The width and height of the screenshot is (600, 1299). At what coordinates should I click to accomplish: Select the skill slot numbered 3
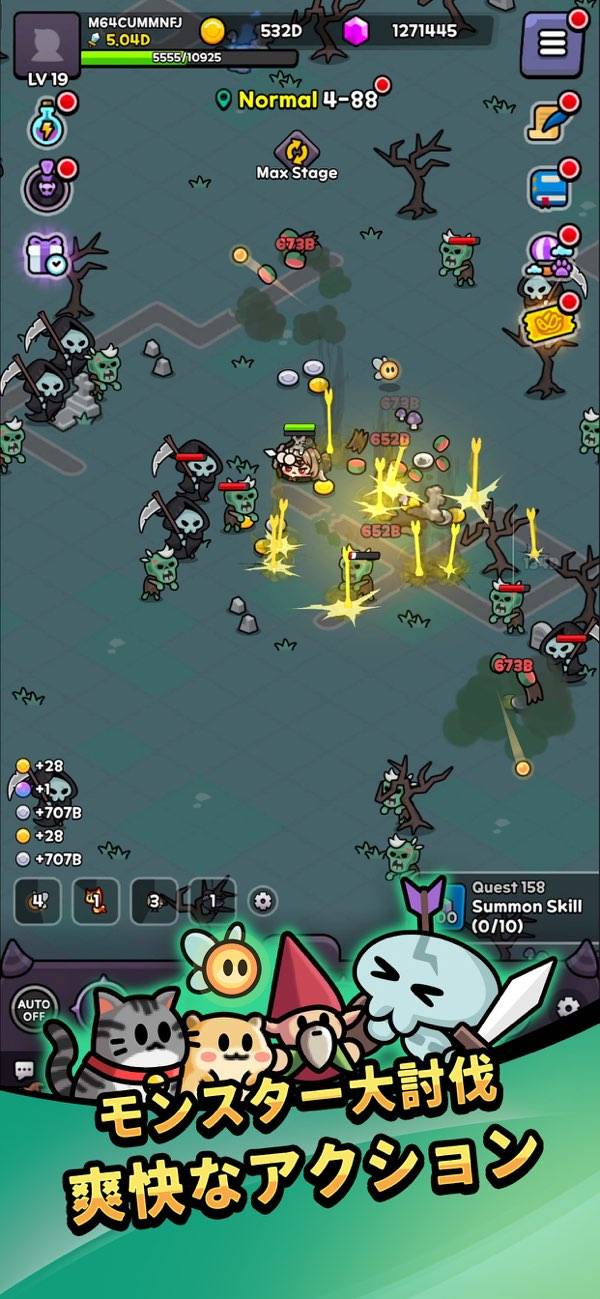(x=154, y=901)
